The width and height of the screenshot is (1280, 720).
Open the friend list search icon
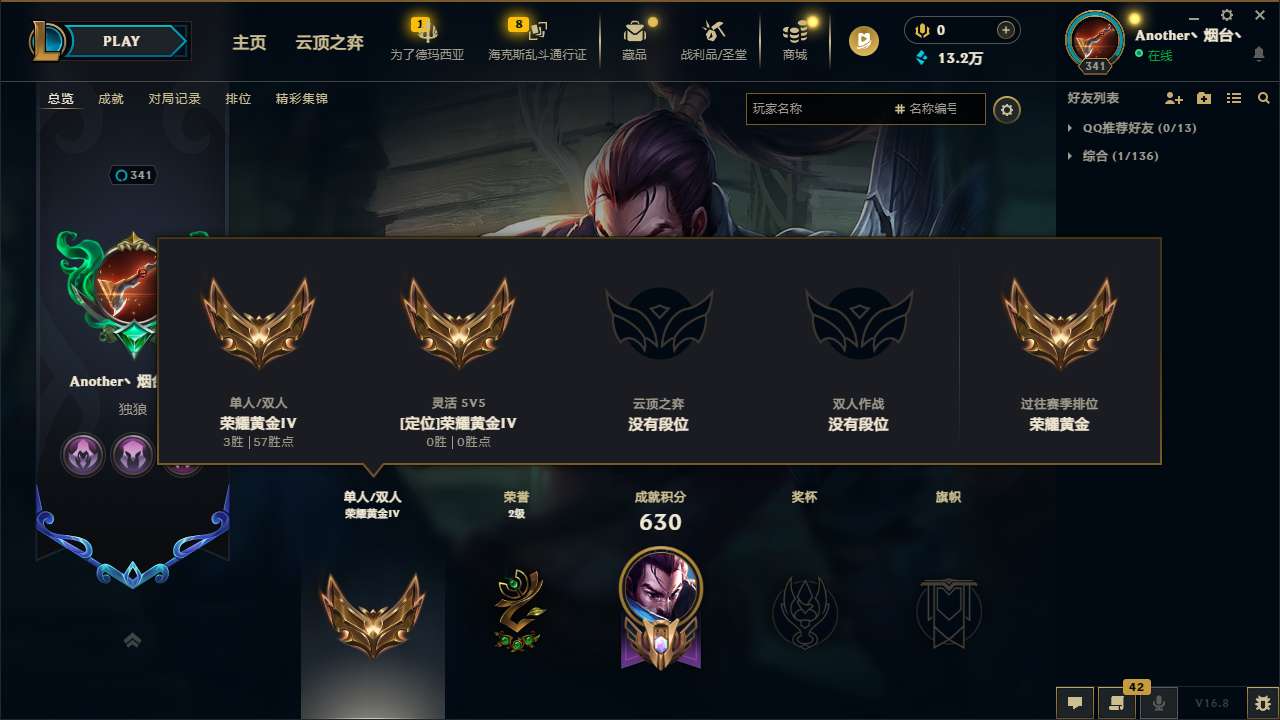point(1264,98)
